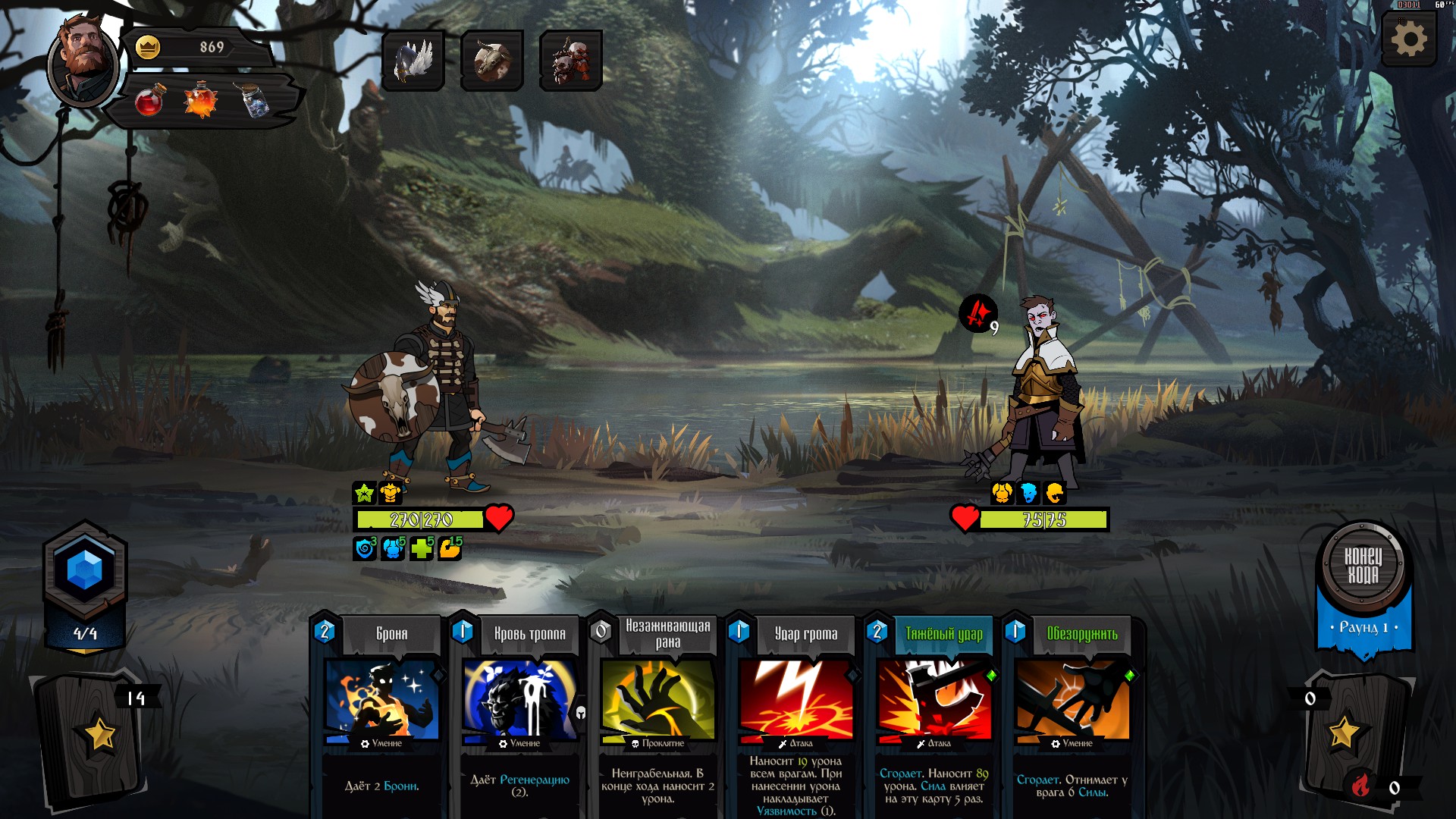Show the enemy attack intent icon
Viewport: 1456px width, 819px height.
tap(978, 313)
